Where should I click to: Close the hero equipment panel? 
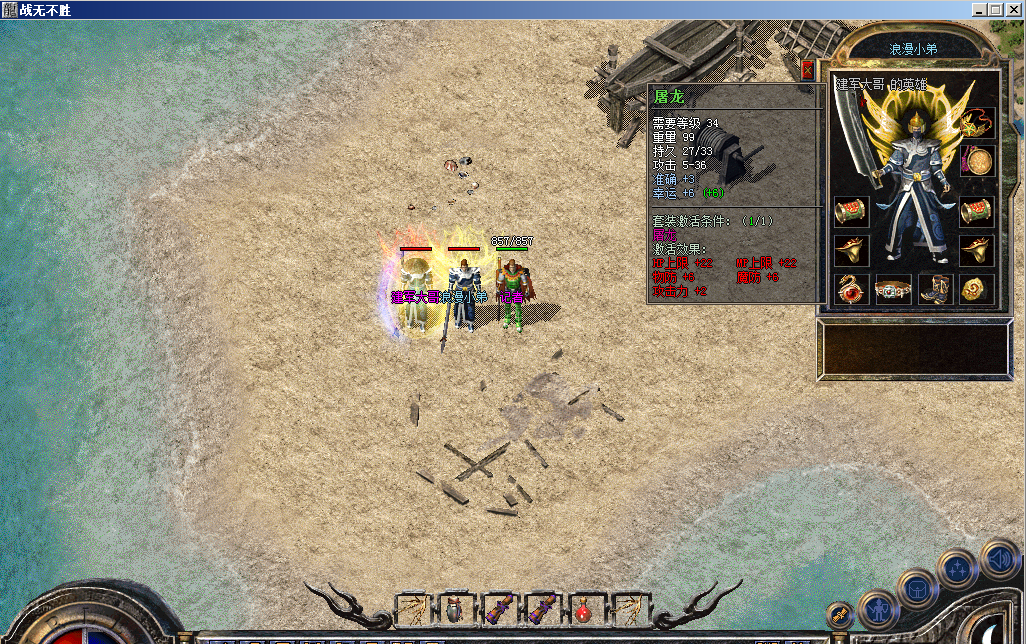[x=808, y=70]
